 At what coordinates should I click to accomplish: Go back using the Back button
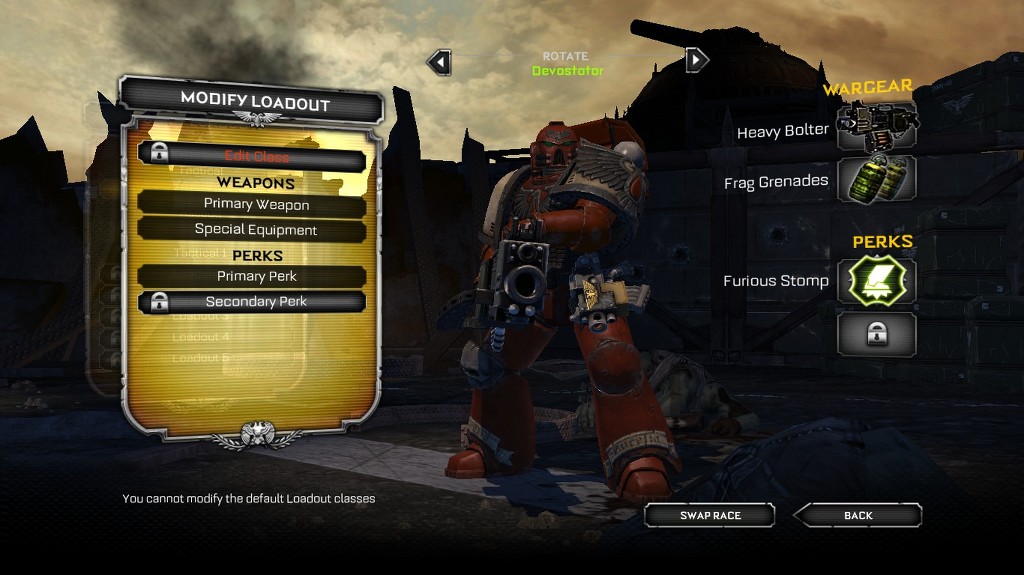pyautogui.click(x=858, y=515)
